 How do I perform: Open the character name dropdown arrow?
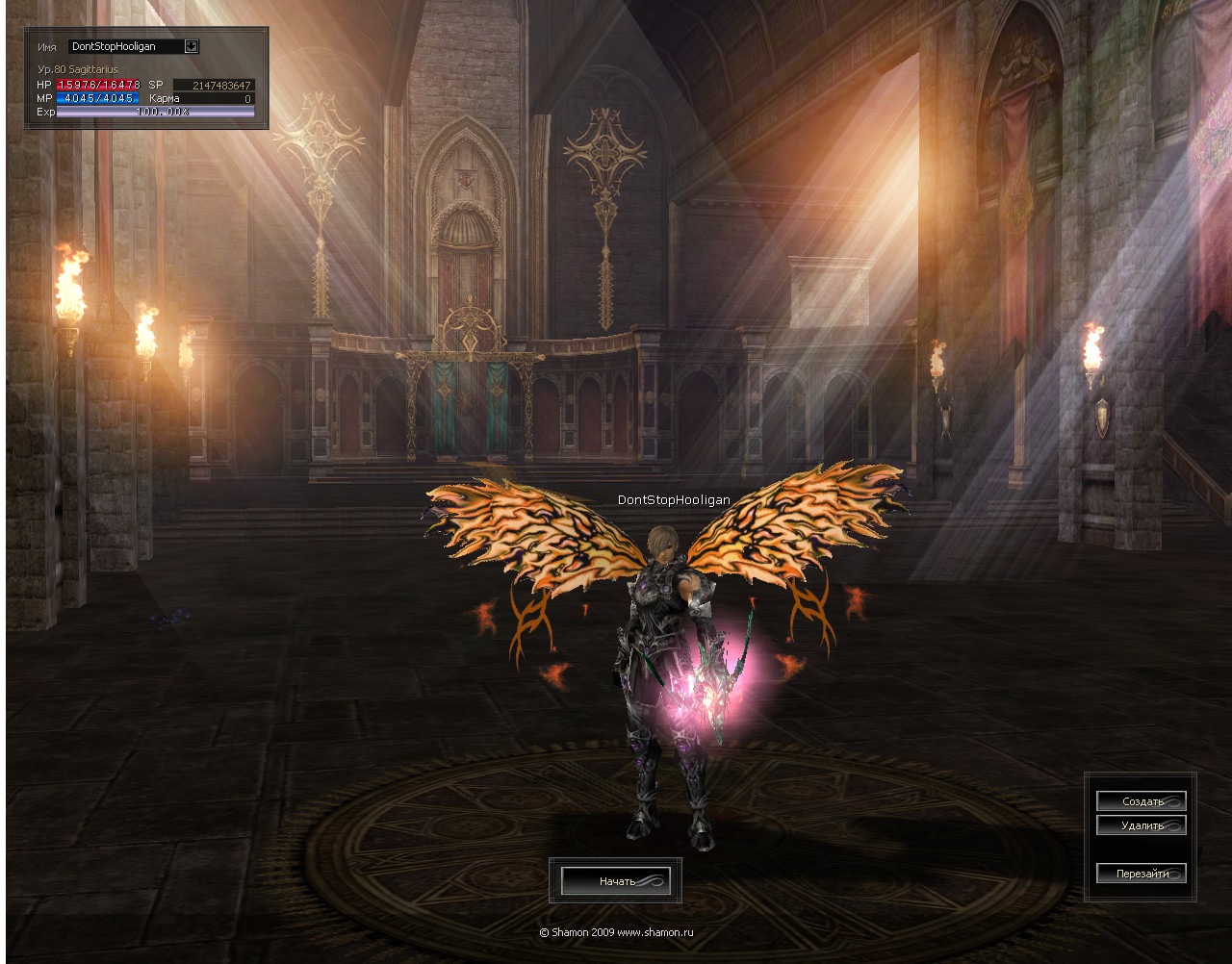tap(192, 46)
